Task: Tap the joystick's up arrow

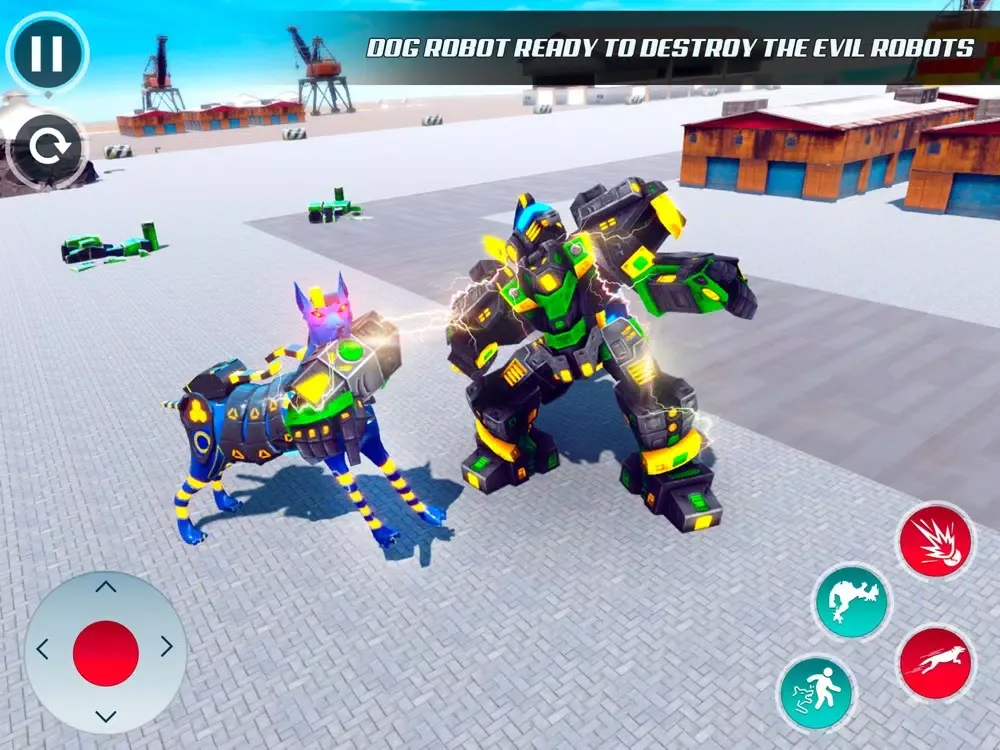Action: 106,587
